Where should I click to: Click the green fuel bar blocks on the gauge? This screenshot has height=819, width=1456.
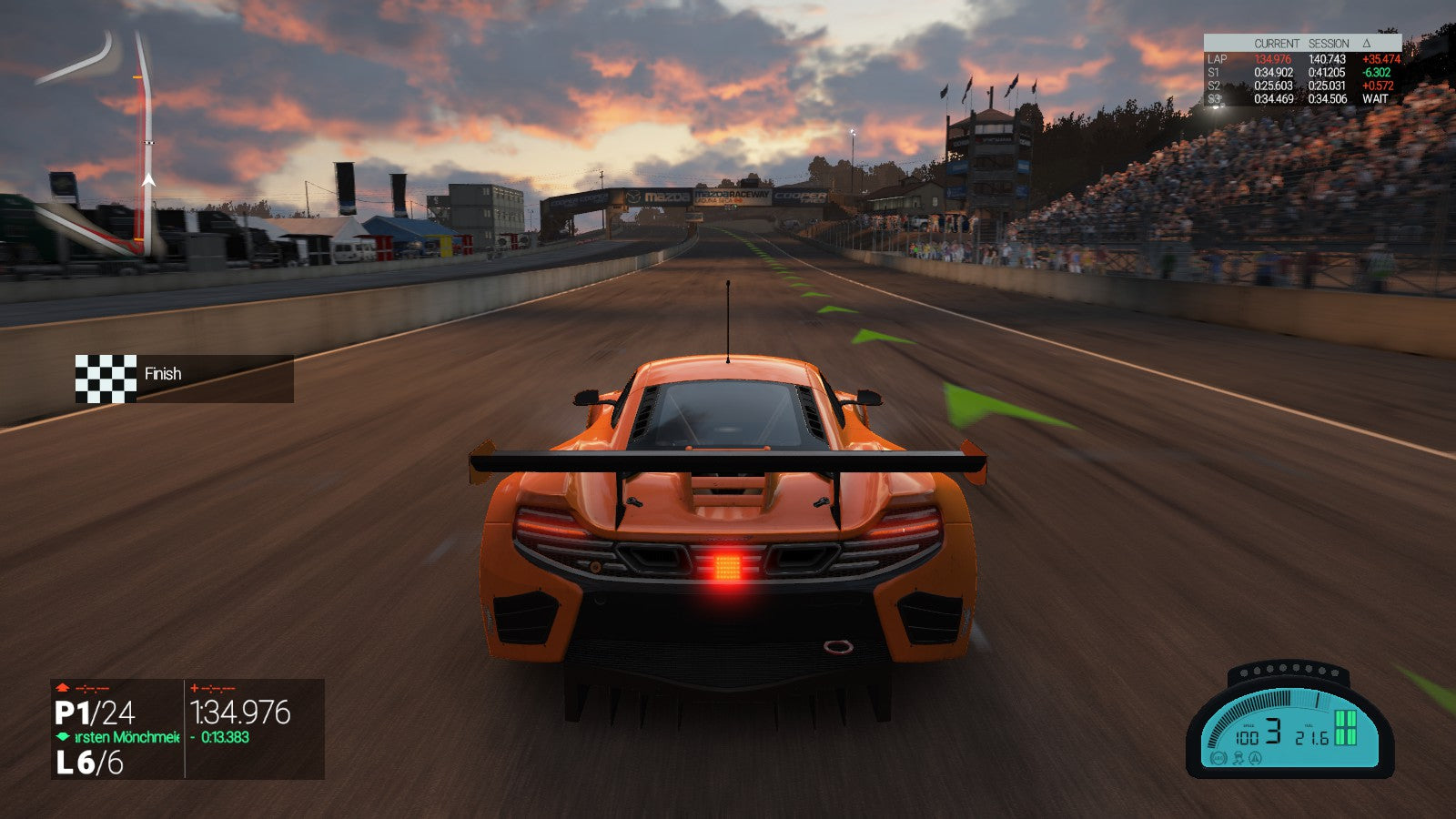1345,727
